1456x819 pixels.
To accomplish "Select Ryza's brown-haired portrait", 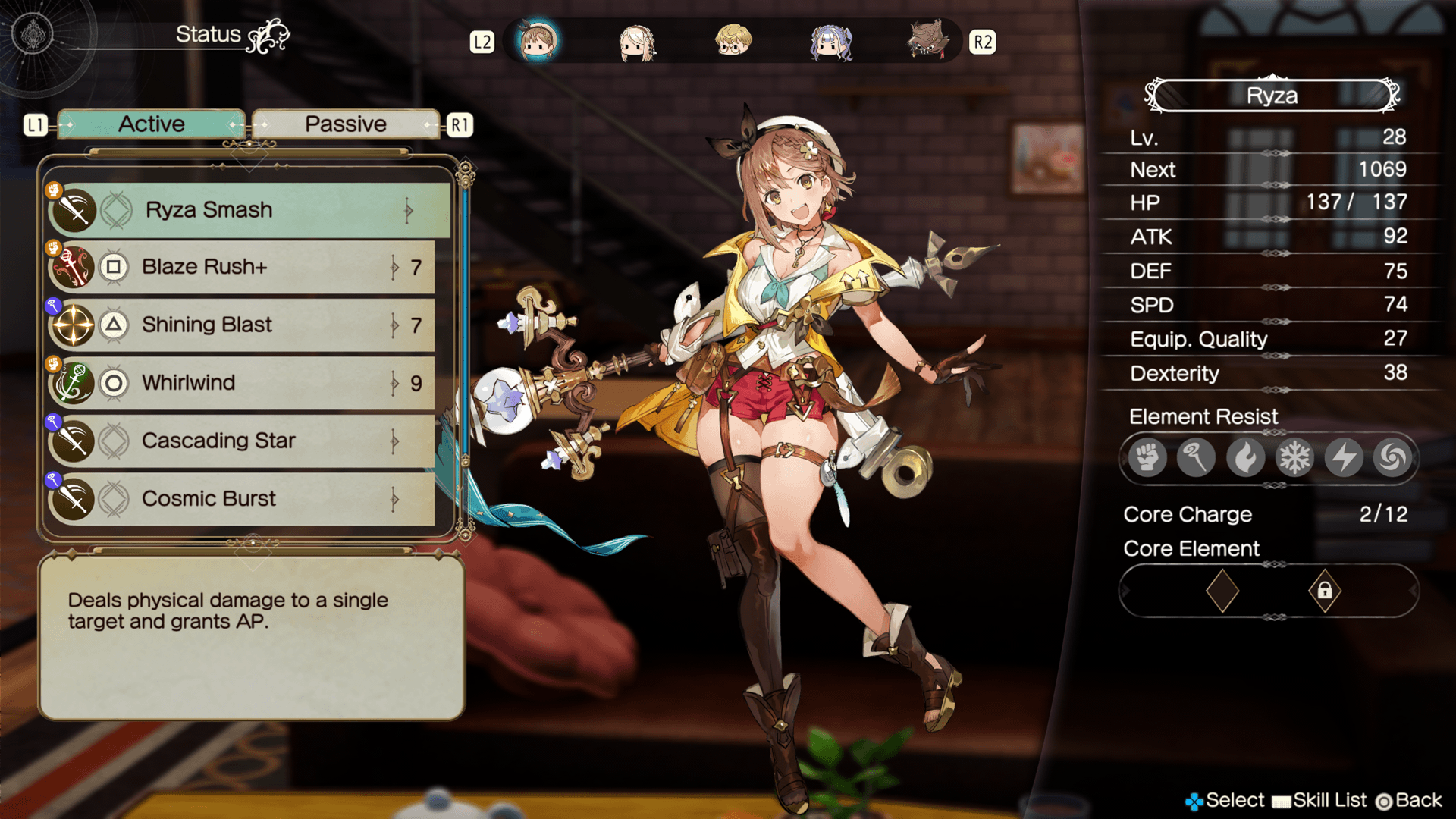I will pyautogui.click(x=538, y=41).
